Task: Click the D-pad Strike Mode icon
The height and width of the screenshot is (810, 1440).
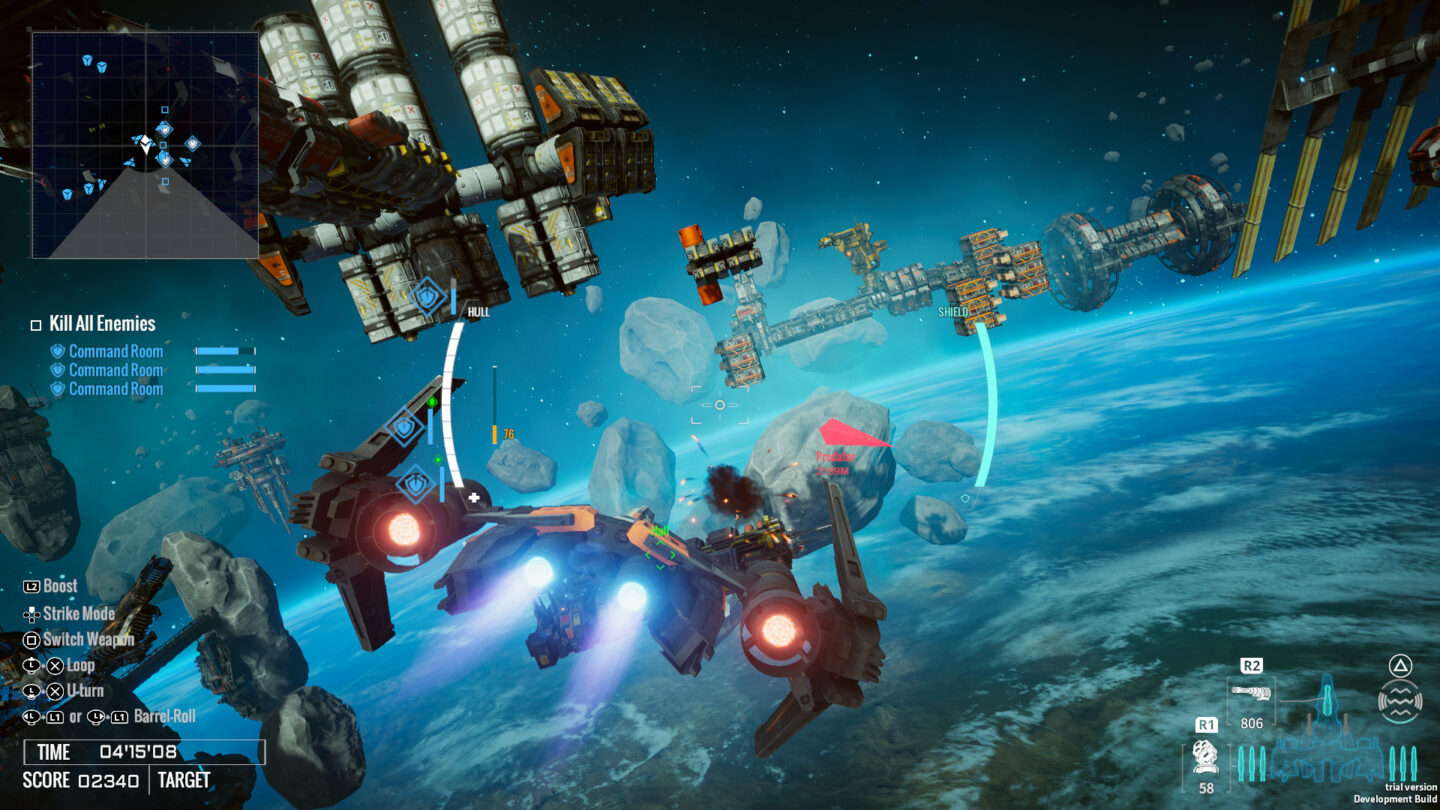Action: (x=33, y=613)
